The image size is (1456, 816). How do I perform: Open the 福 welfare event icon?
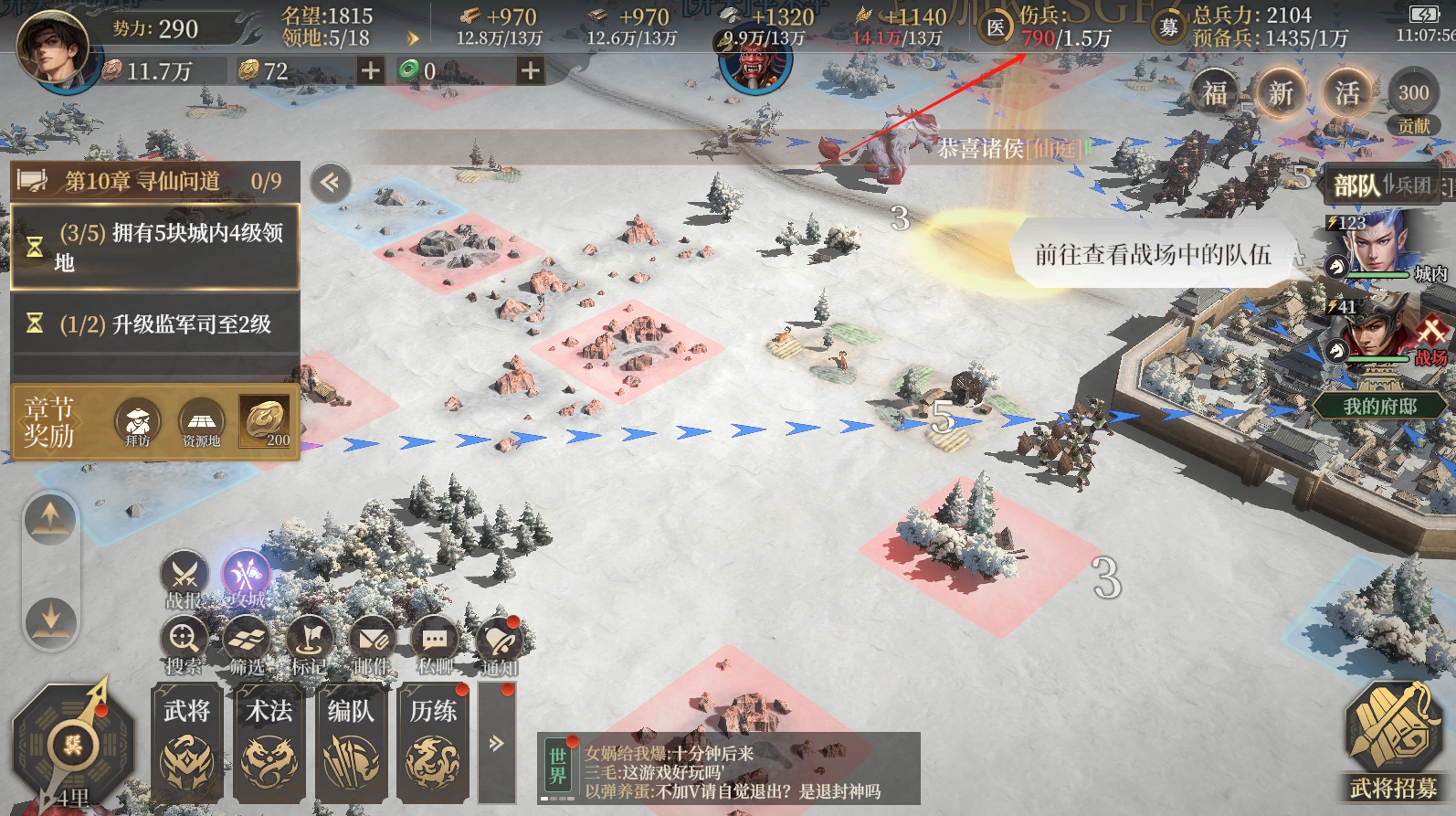point(1215,93)
